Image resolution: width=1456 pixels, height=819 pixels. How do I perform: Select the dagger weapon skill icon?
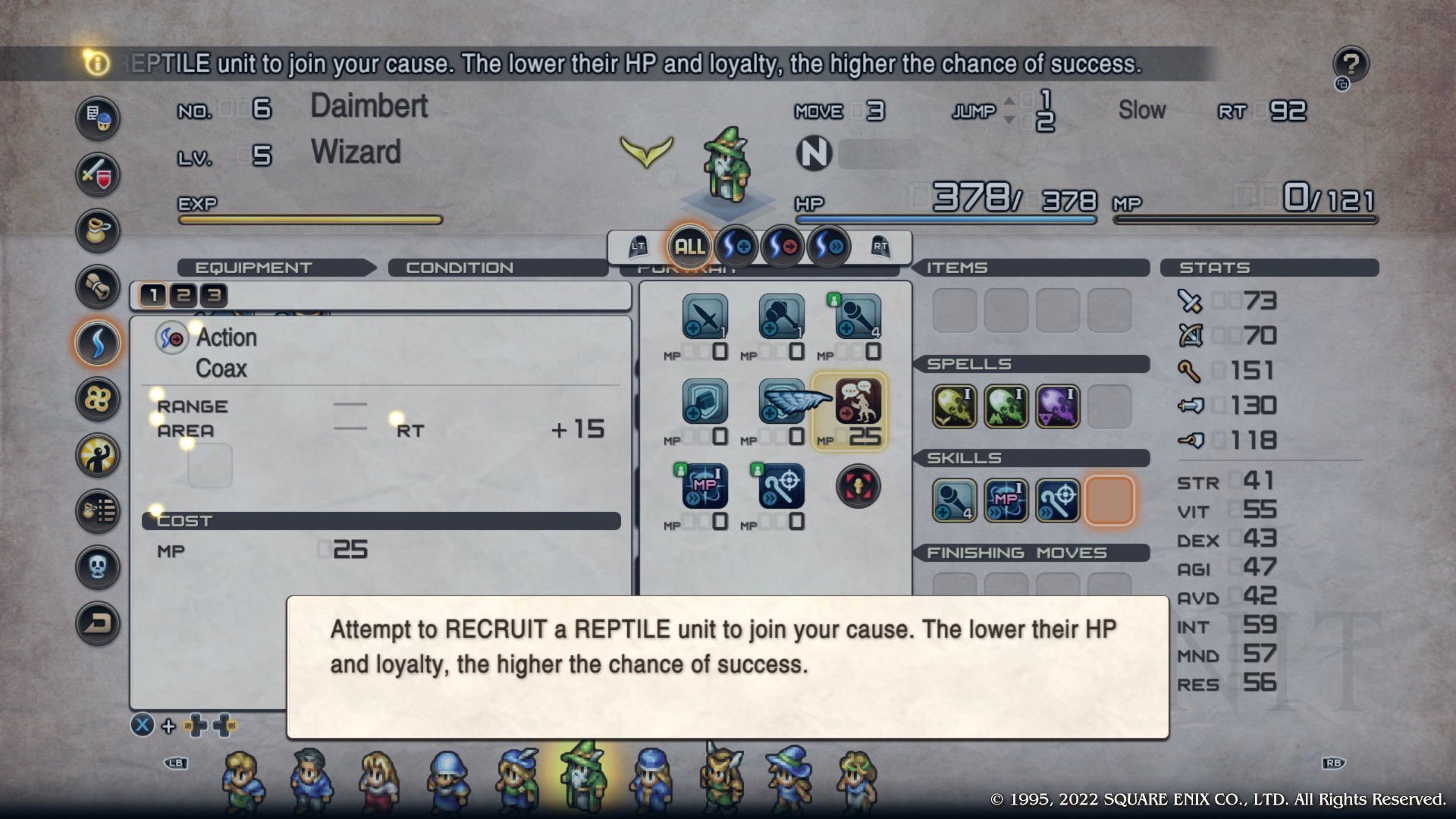point(705,317)
